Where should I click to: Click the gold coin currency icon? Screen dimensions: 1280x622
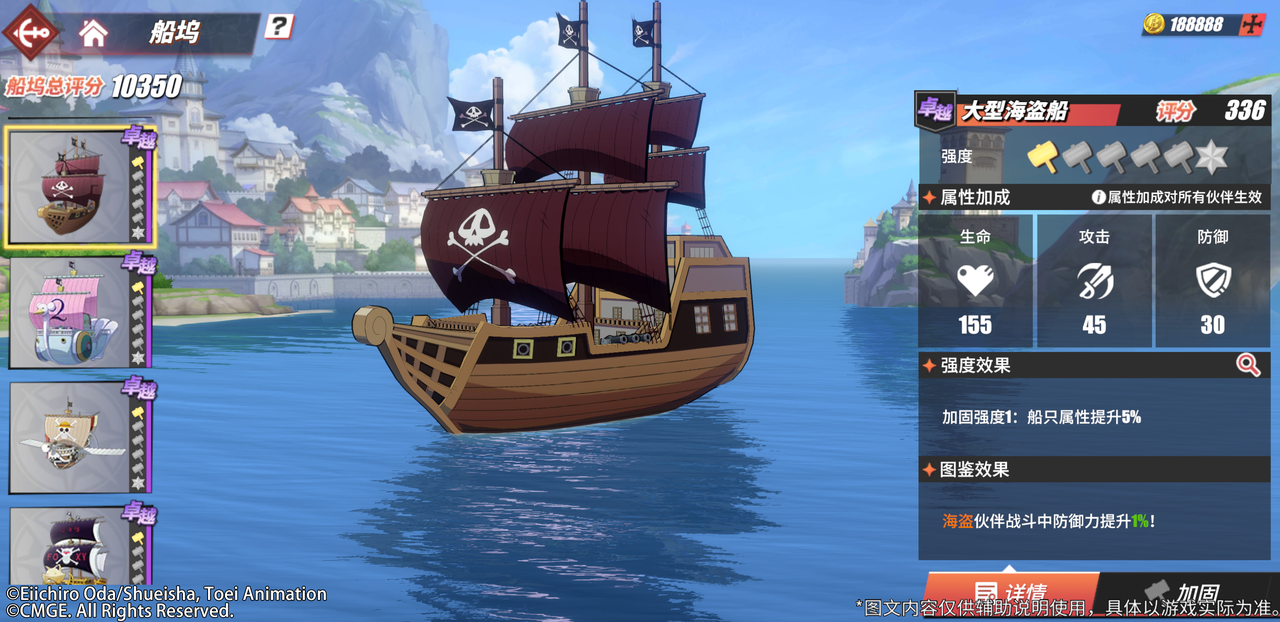coord(1154,24)
